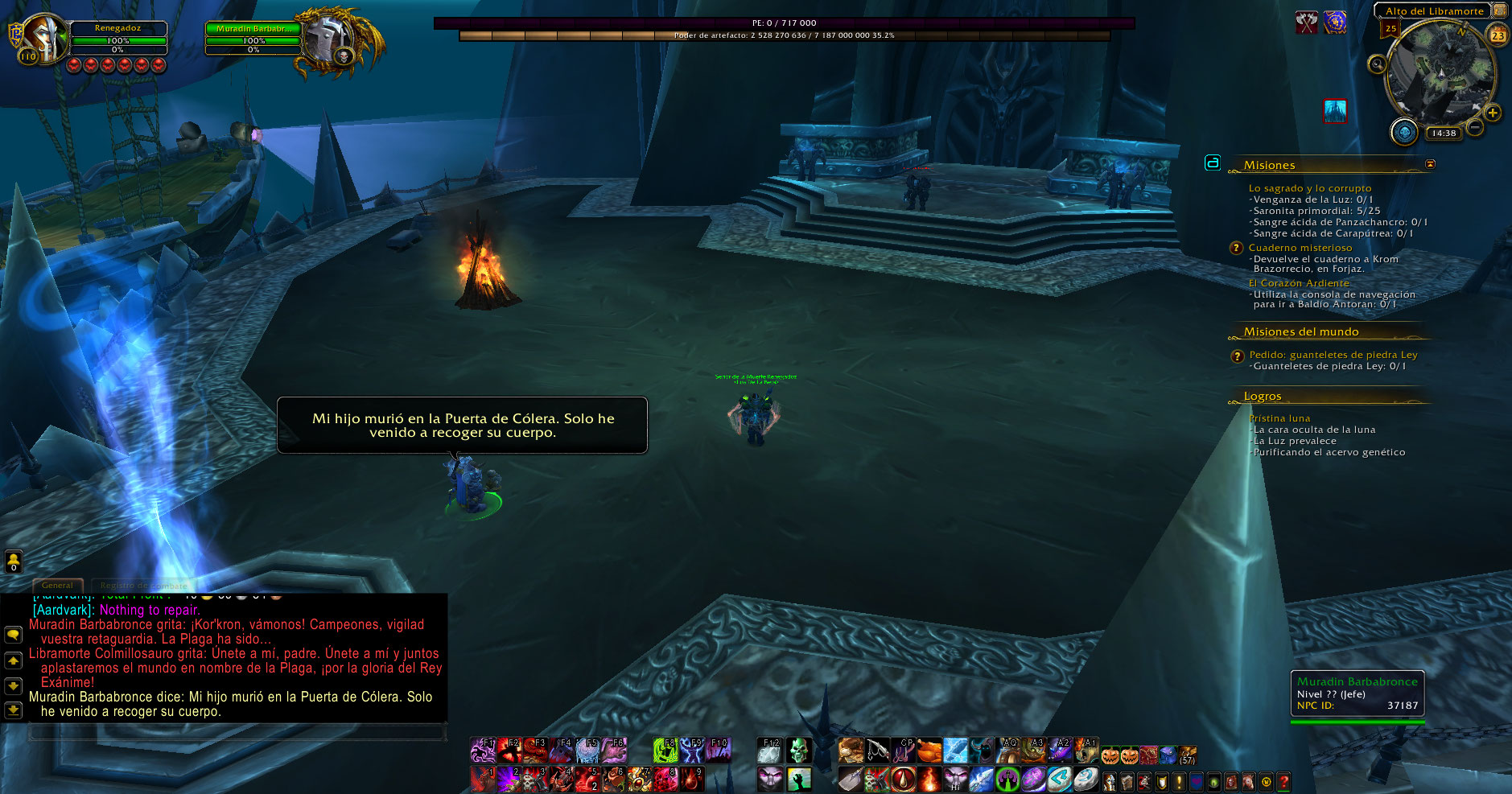
Task: Jump chat to the bottom
Action: coord(14,710)
